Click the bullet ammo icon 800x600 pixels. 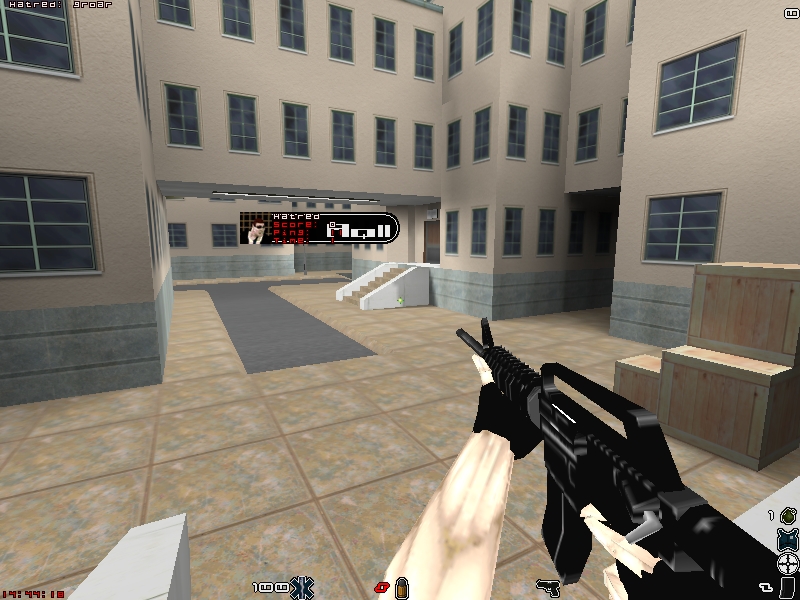[x=403, y=586]
